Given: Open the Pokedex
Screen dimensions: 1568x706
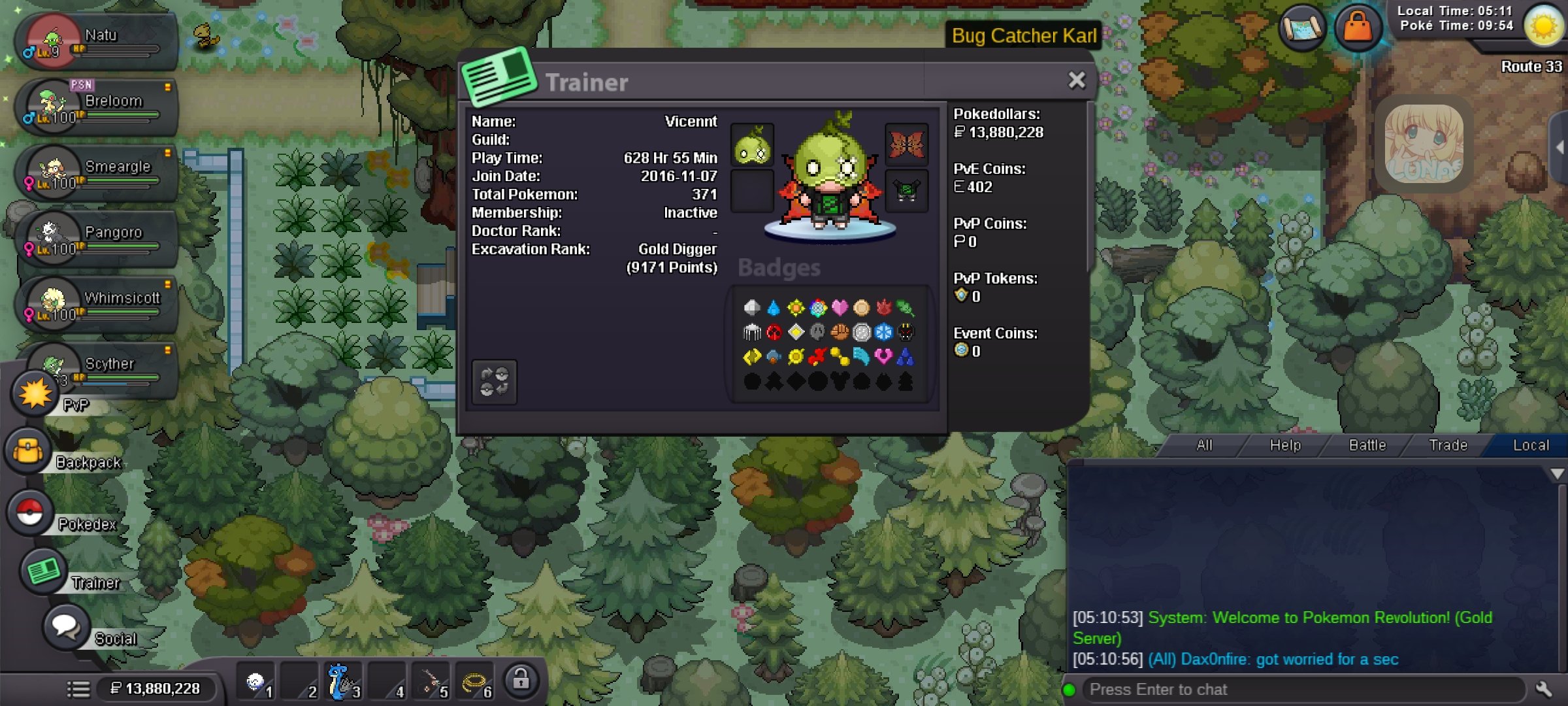Looking at the screenshot, I should (x=30, y=513).
